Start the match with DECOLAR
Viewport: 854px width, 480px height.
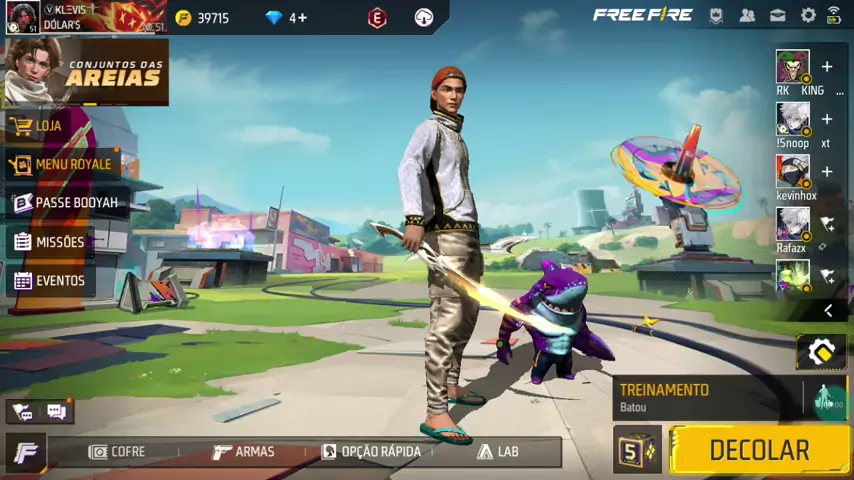coord(758,450)
